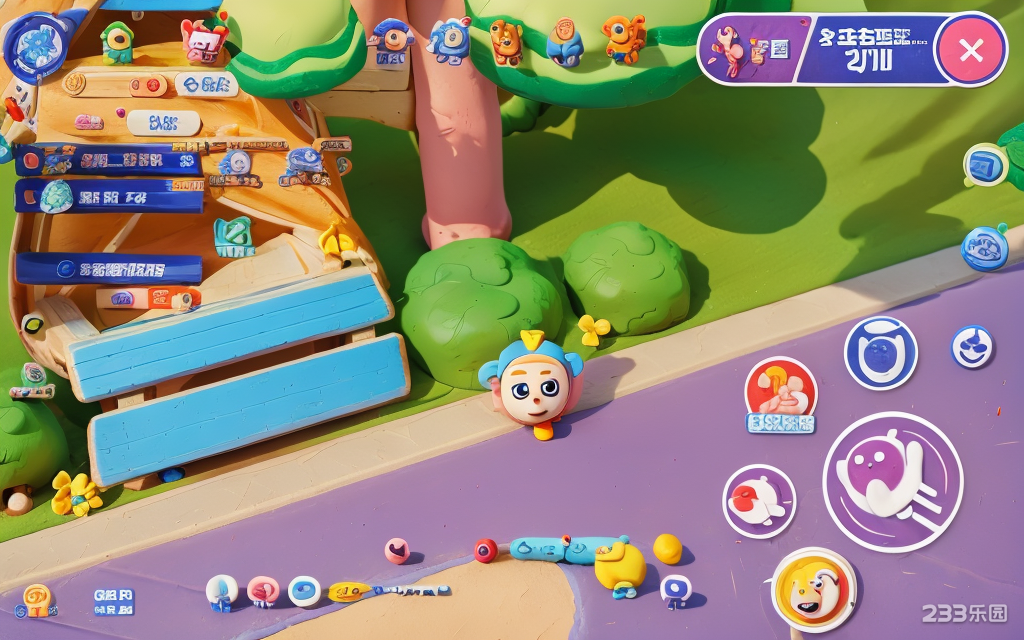The width and height of the screenshot is (1024, 640).
Task: Close the panel with the pink X
Action: [971, 49]
